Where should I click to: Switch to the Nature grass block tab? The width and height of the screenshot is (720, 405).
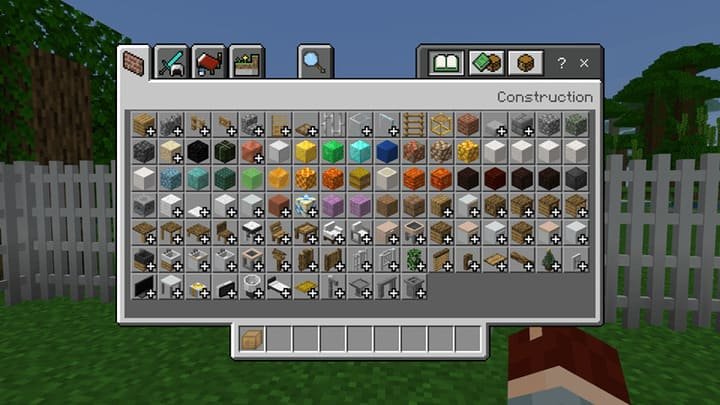(246, 63)
